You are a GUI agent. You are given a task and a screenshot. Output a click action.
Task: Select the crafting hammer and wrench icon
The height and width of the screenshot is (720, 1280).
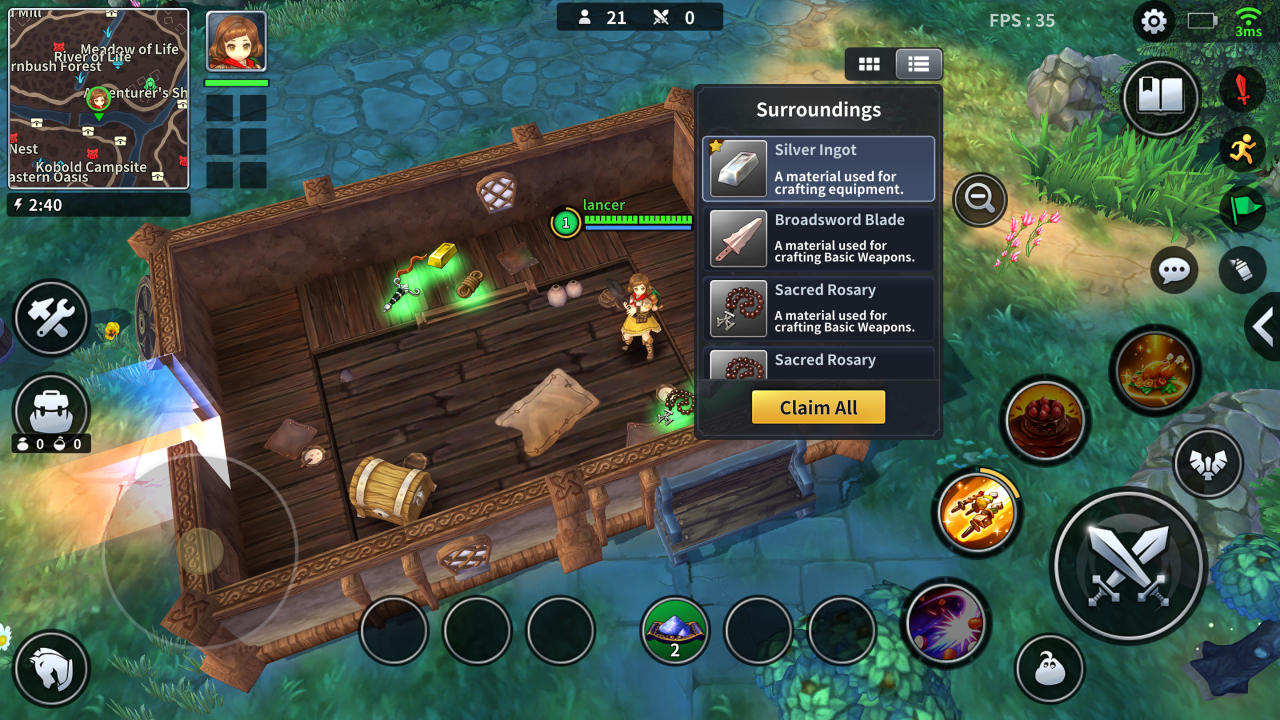click(x=51, y=319)
